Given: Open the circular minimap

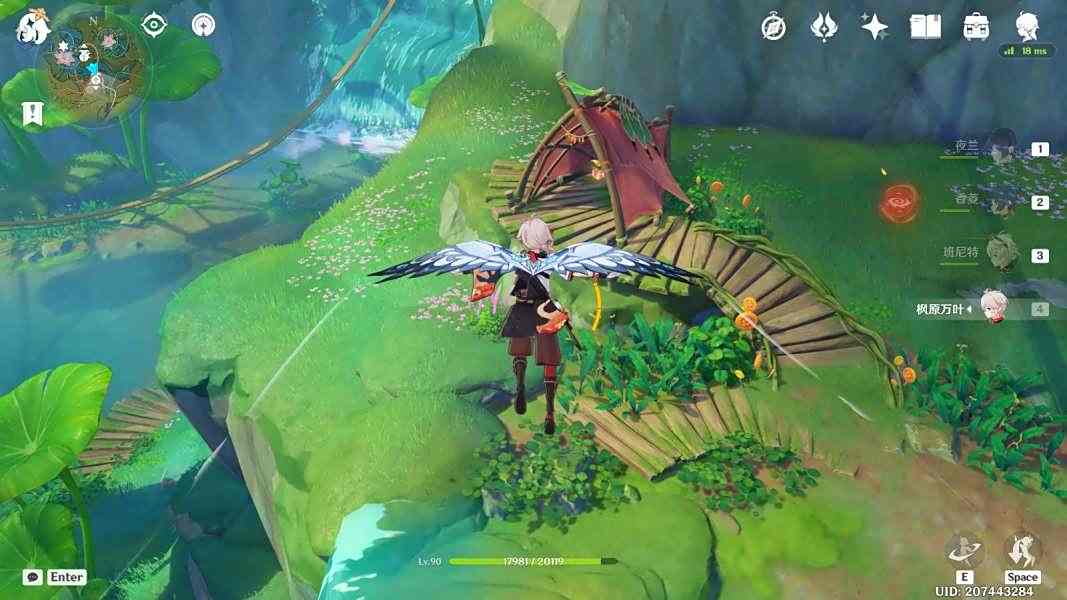Looking at the screenshot, I should point(93,68).
